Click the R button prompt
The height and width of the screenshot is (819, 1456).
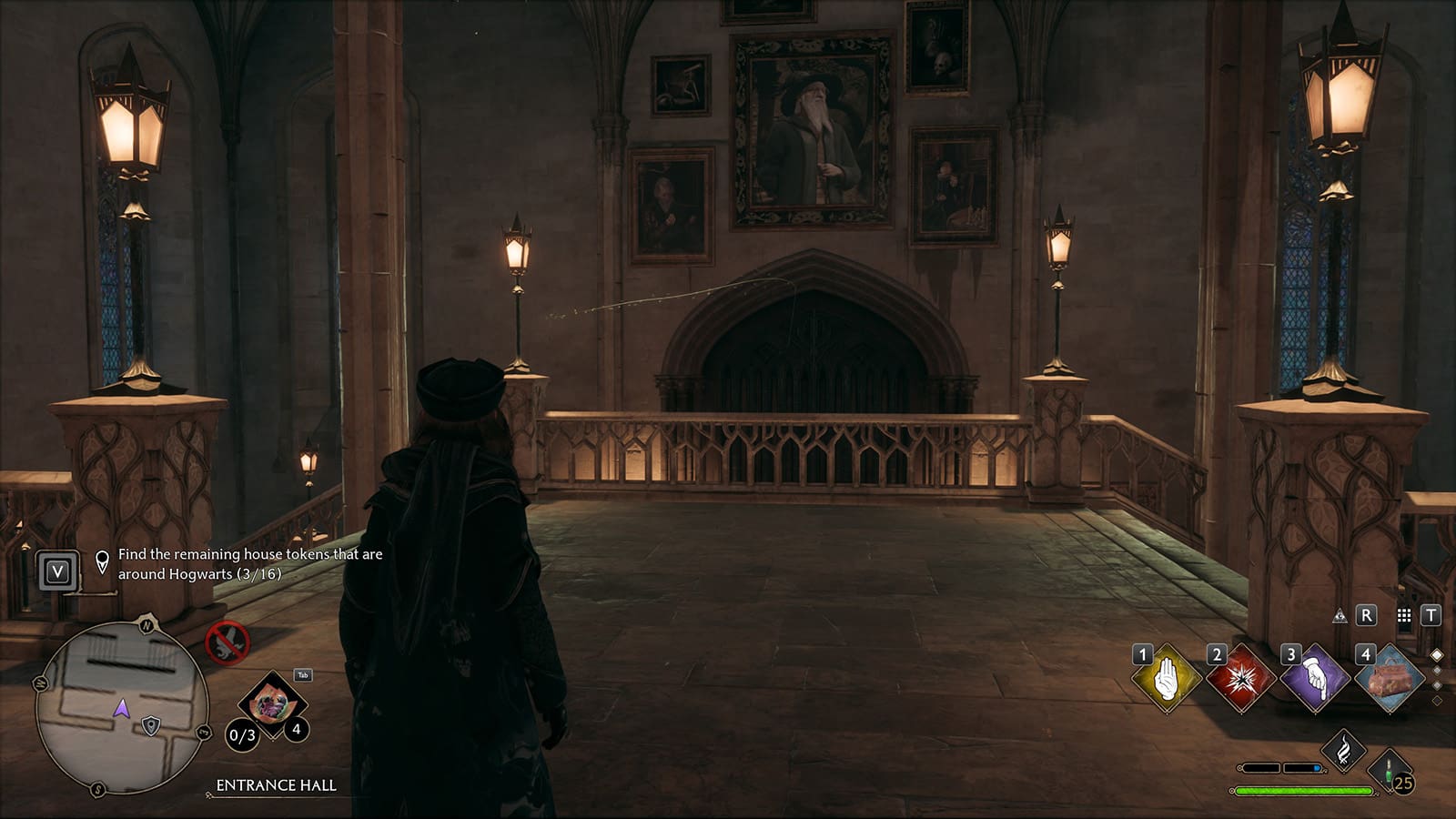pyautogui.click(x=1366, y=615)
